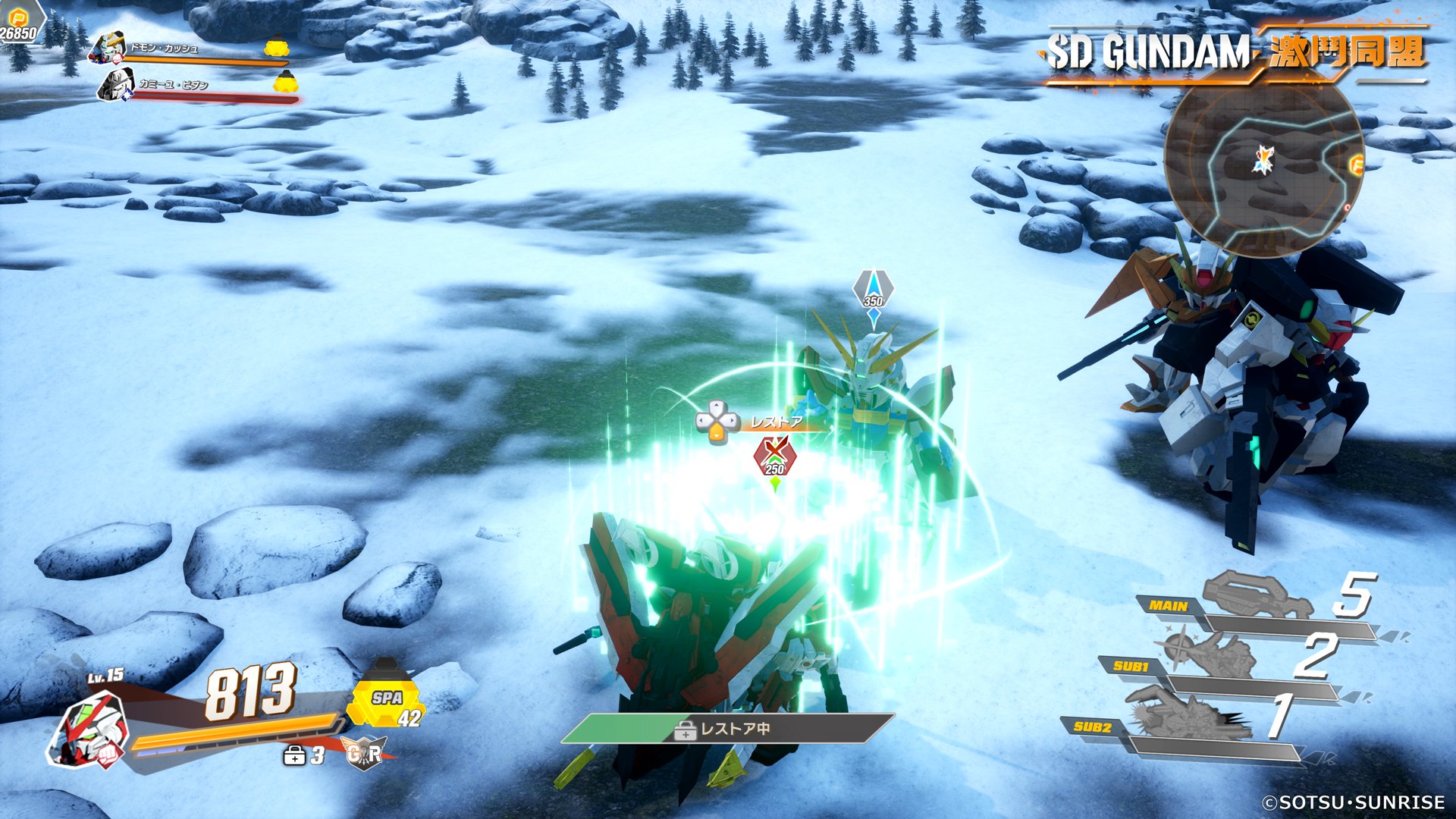Use the repair kit item icon
The image size is (1456, 819).
294,755
